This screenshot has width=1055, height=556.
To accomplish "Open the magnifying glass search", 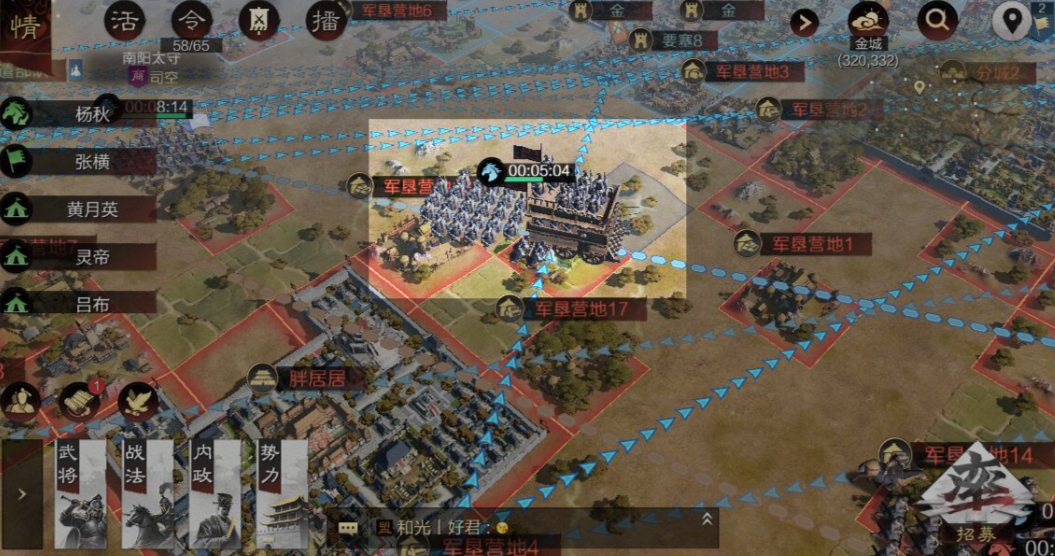I will tap(937, 19).
